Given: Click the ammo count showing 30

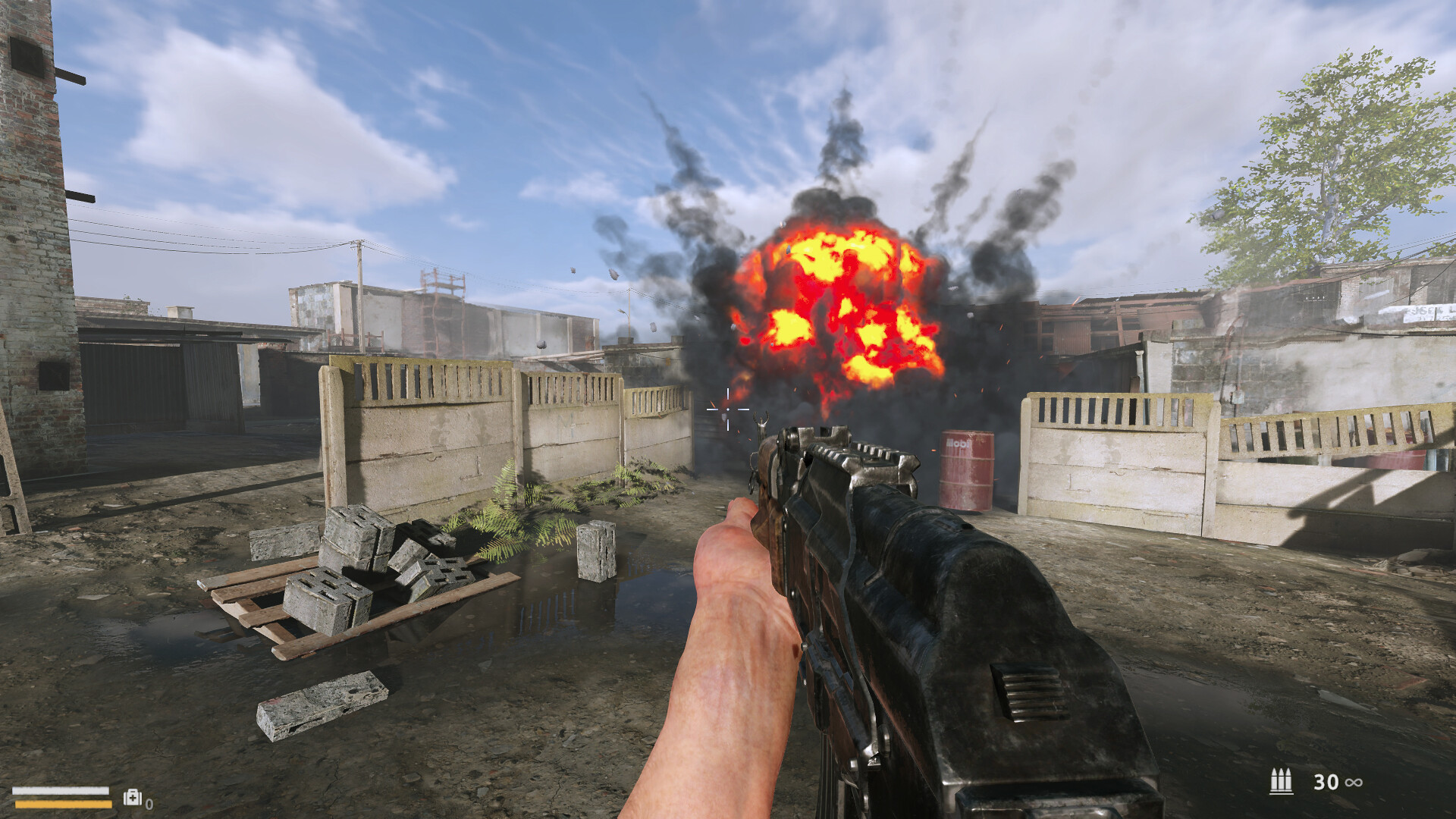Looking at the screenshot, I should [x=1326, y=782].
